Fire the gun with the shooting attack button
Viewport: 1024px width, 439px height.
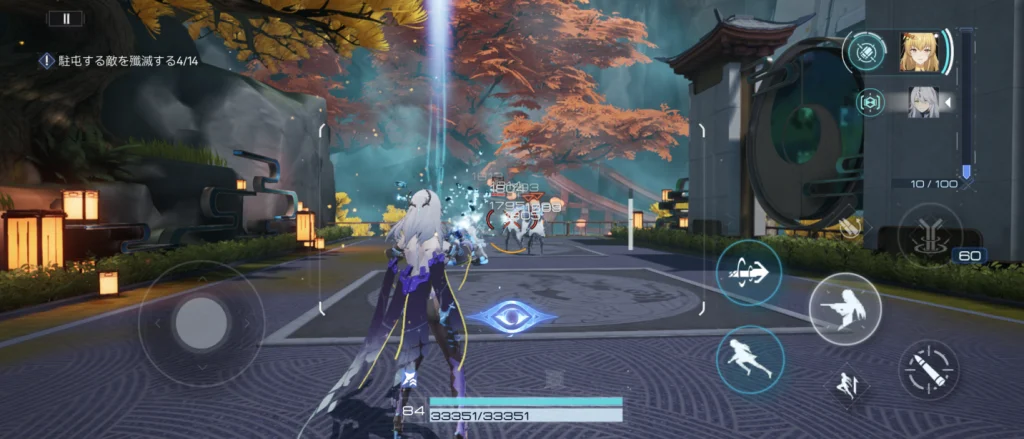pyautogui.click(x=844, y=308)
